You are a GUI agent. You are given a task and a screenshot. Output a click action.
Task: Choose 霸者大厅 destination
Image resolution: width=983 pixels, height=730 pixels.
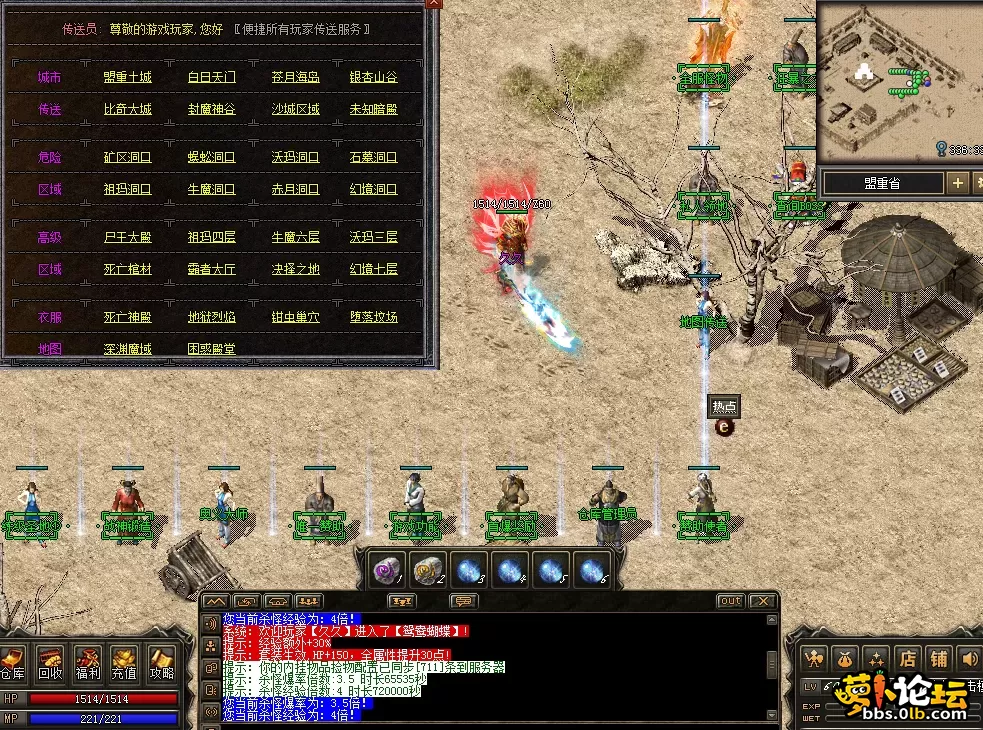(212, 269)
